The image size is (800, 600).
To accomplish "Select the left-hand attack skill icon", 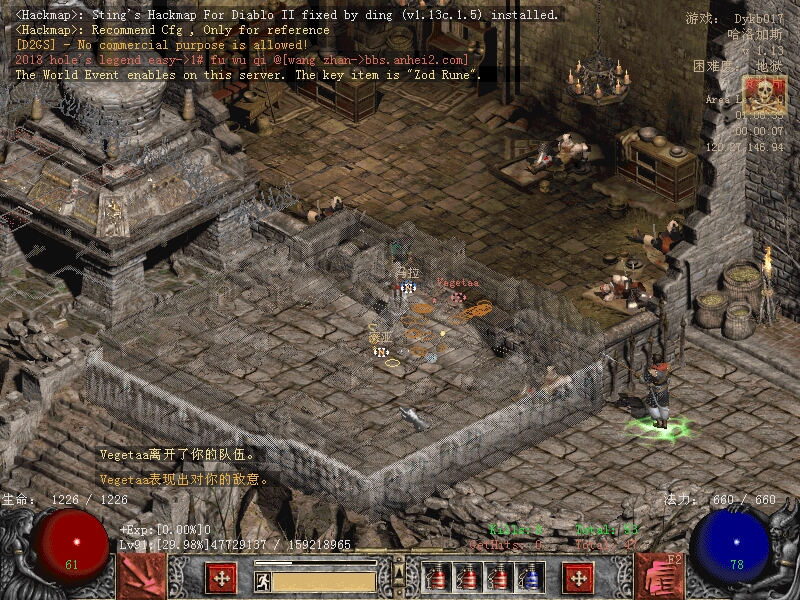I will pyautogui.click(x=141, y=576).
